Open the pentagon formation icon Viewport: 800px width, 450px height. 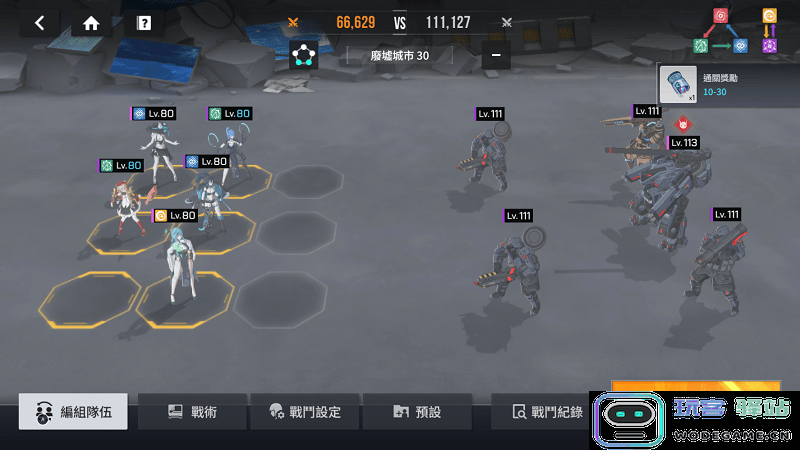pyautogui.click(x=304, y=55)
